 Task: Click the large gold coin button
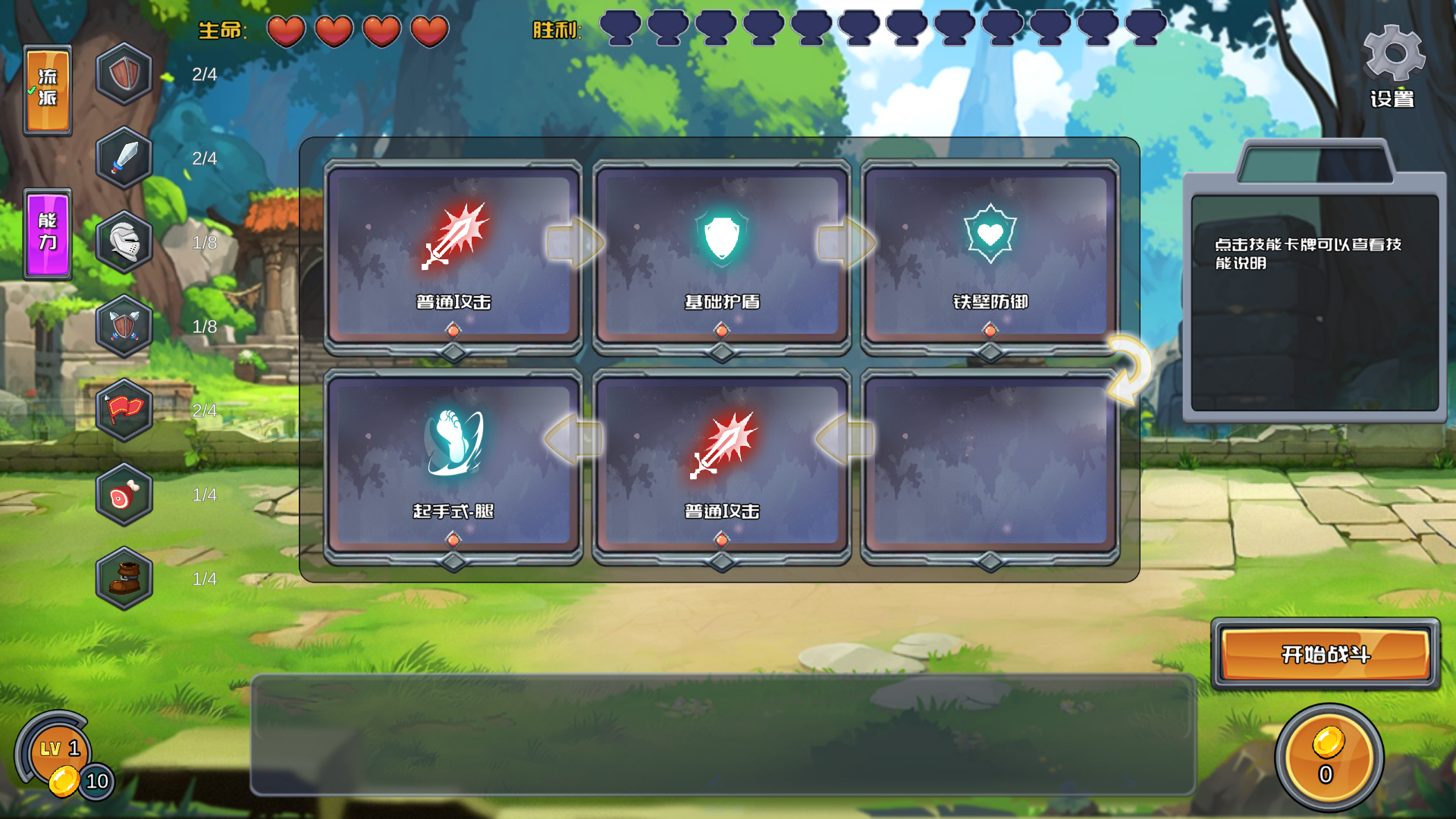click(1328, 757)
